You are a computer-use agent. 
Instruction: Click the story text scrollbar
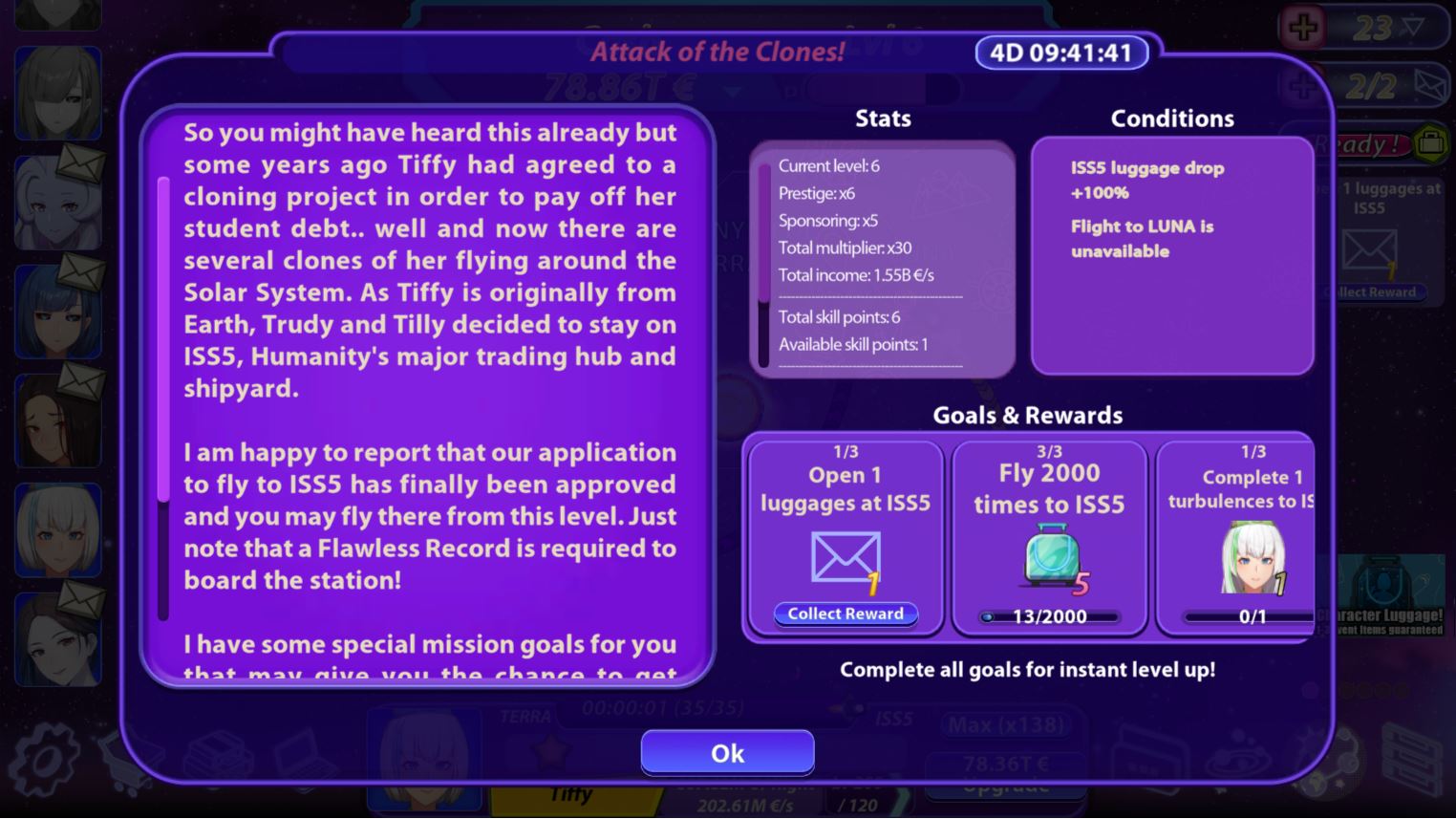click(163, 339)
